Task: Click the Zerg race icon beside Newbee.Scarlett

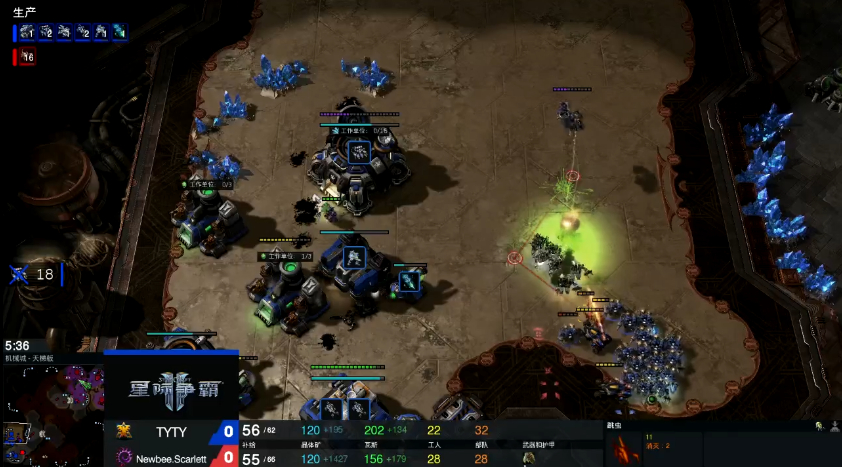Action: (124, 458)
